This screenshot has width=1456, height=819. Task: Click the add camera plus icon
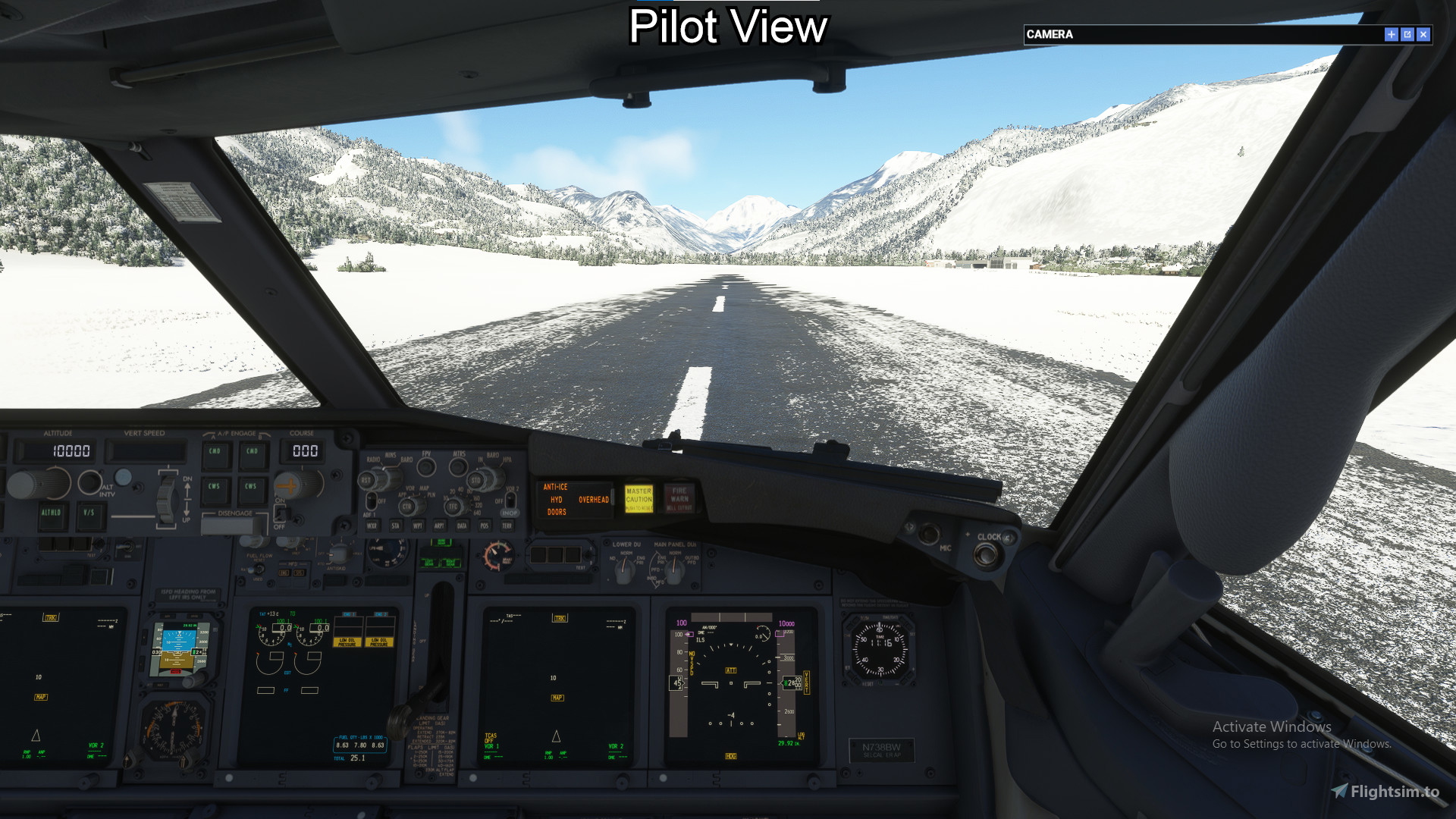tap(1392, 34)
